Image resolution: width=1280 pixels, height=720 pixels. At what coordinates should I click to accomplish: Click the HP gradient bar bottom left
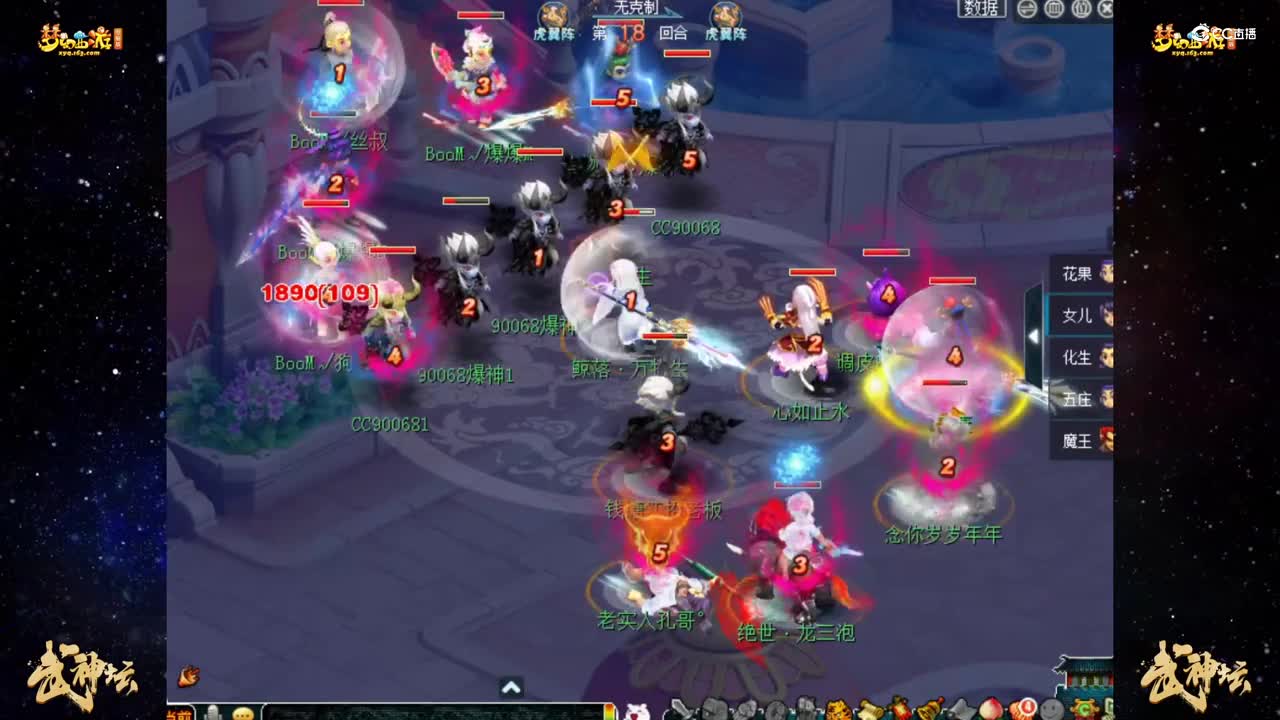pos(608,712)
